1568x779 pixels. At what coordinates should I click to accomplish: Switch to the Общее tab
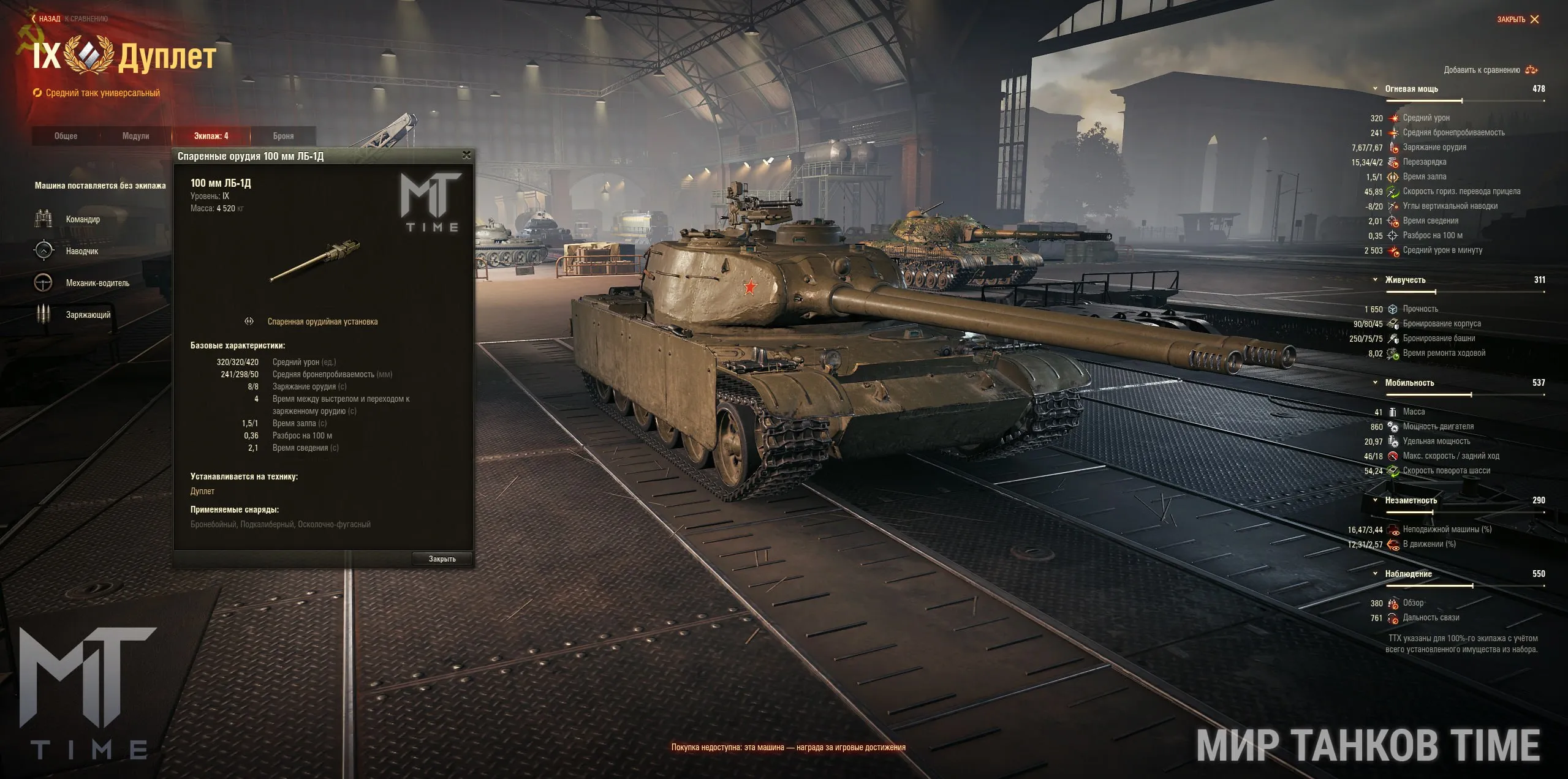pos(66,136)
